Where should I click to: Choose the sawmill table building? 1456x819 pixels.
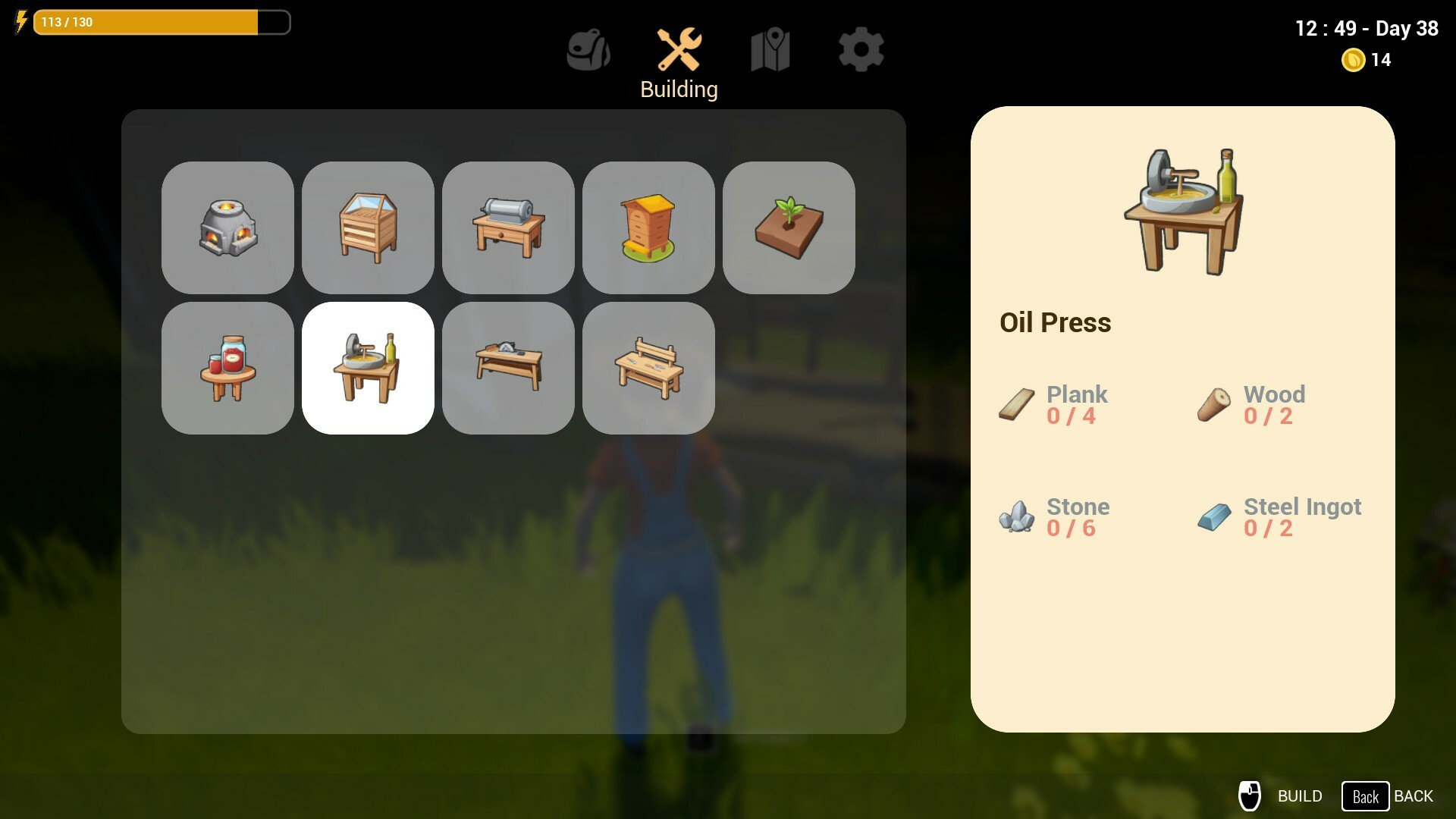click(508, 368)
